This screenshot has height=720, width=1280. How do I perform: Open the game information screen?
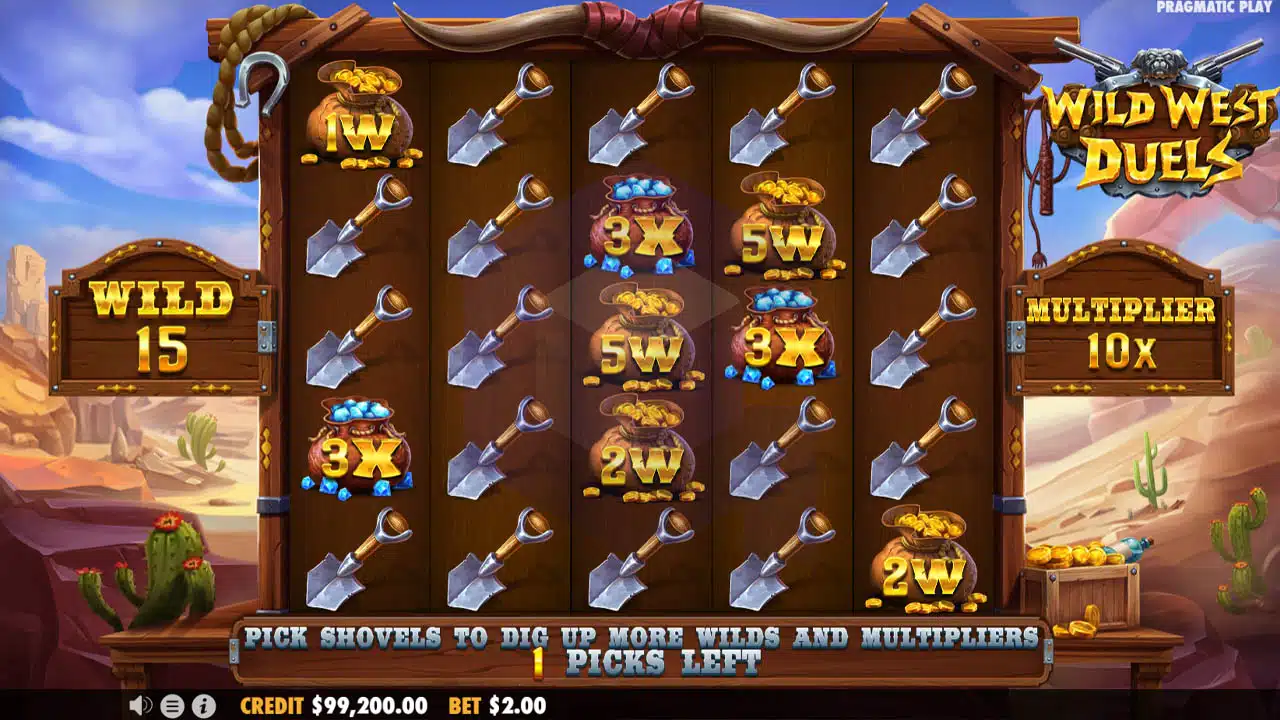pos(202,706)
